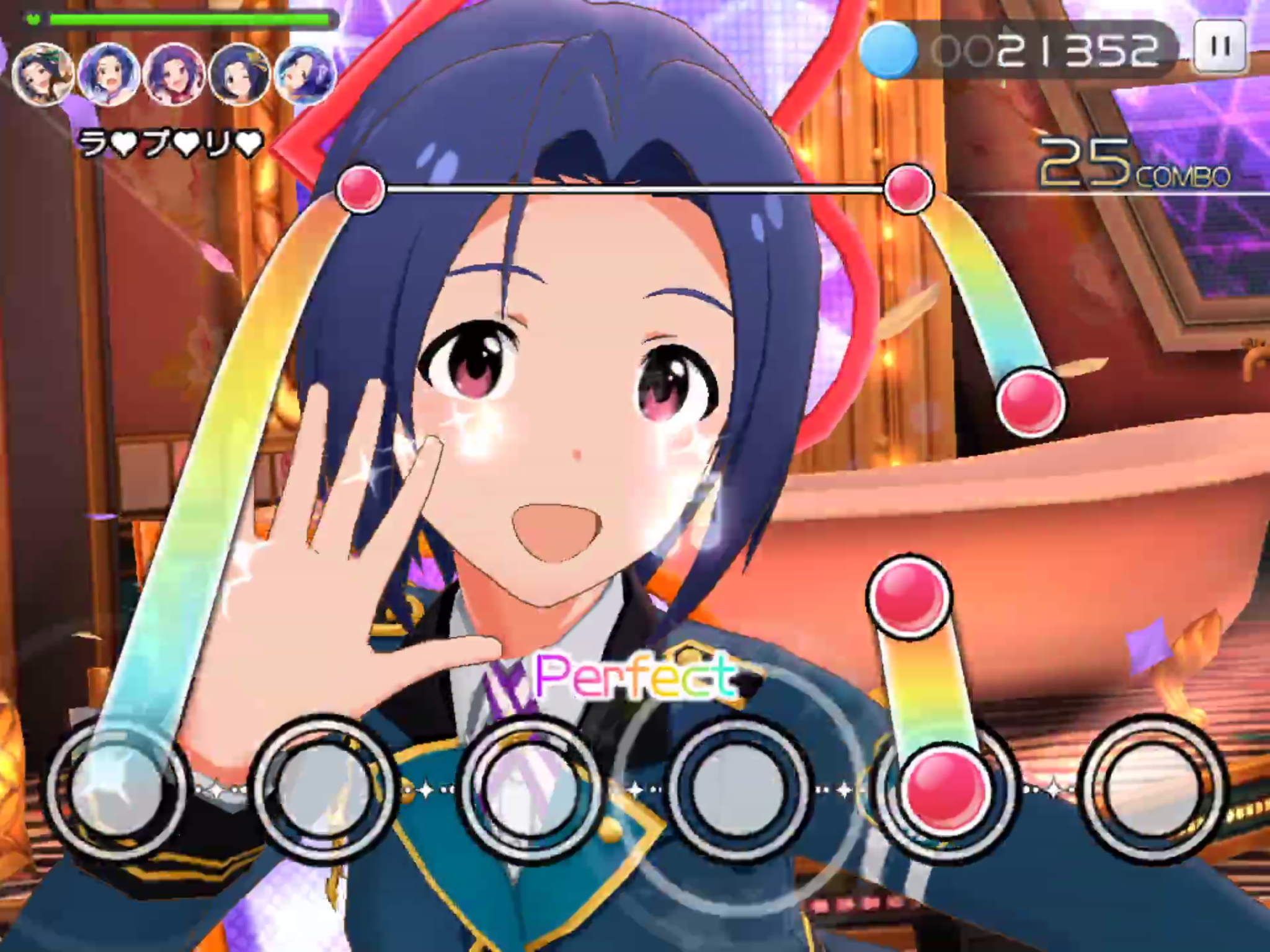Tap the target circle holding the red note
The width and height of the screenshot is (1270, 952).
click(x=946, y=788)
